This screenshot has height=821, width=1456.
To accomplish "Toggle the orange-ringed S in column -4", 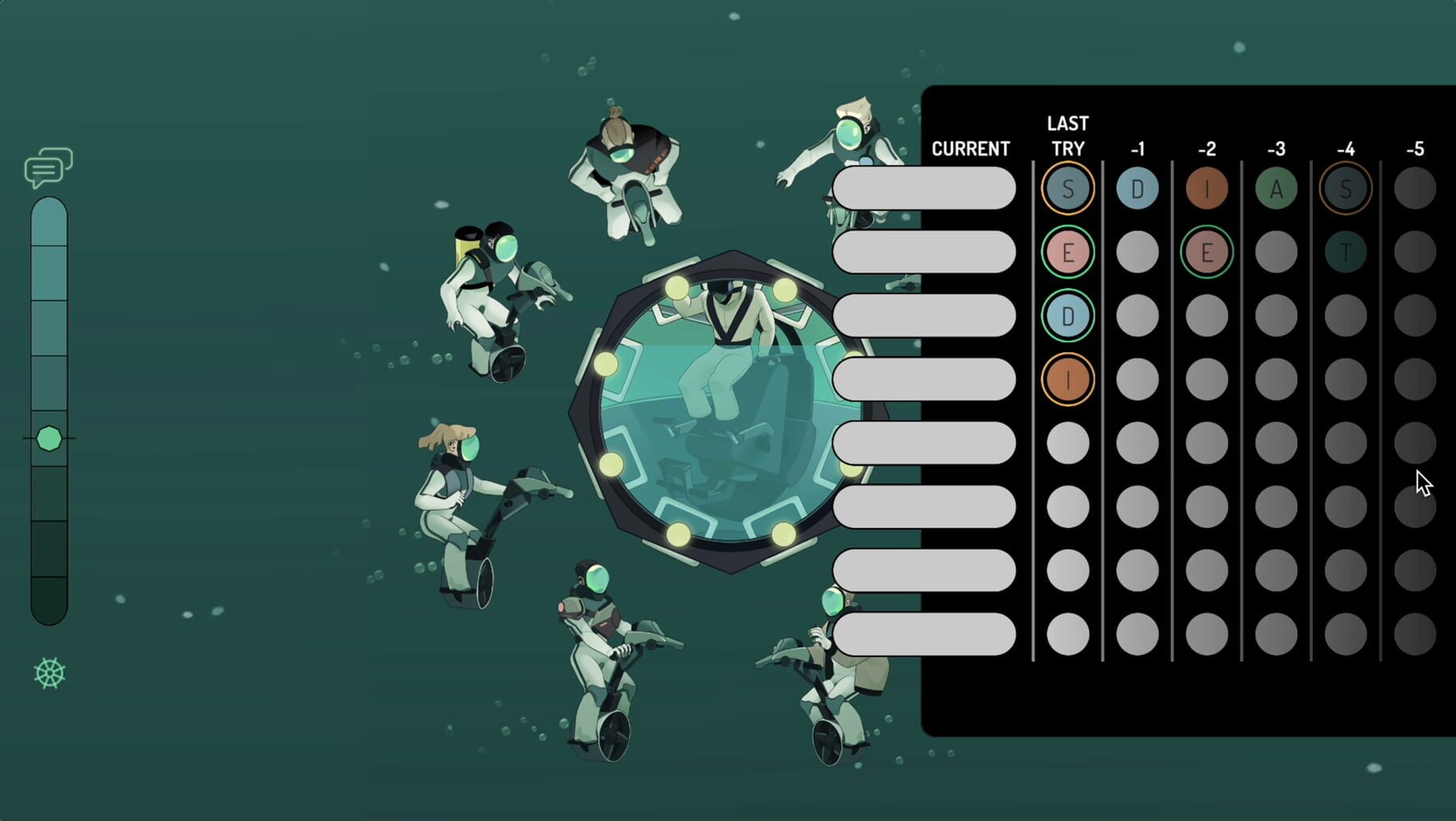I will (x=1346, y=189).
